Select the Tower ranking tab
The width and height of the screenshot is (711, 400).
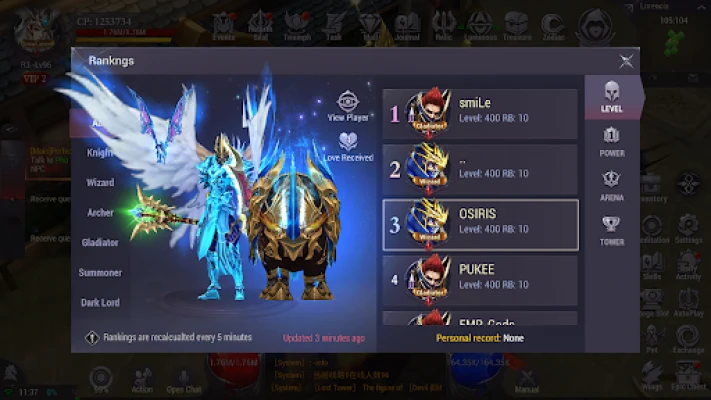[612, 230]
